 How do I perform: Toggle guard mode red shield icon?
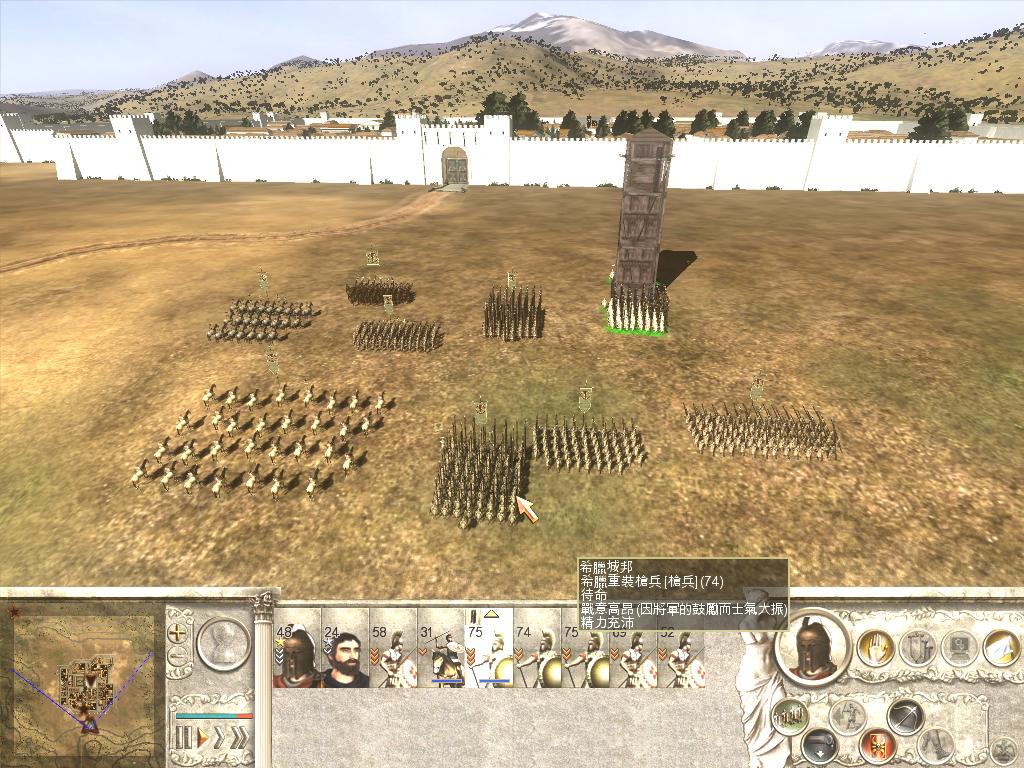coord(876,744)
